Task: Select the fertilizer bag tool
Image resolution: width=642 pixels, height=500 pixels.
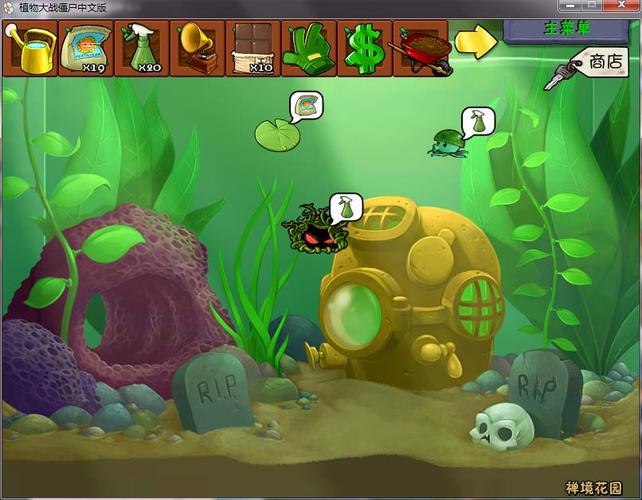Action: click(x=87, y=48)
